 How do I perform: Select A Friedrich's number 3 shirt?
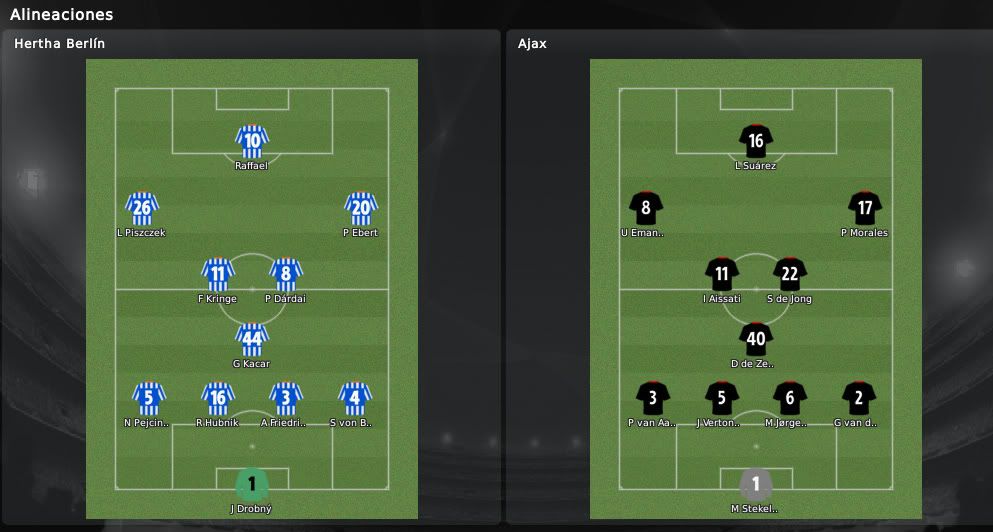tap(286, 397)
